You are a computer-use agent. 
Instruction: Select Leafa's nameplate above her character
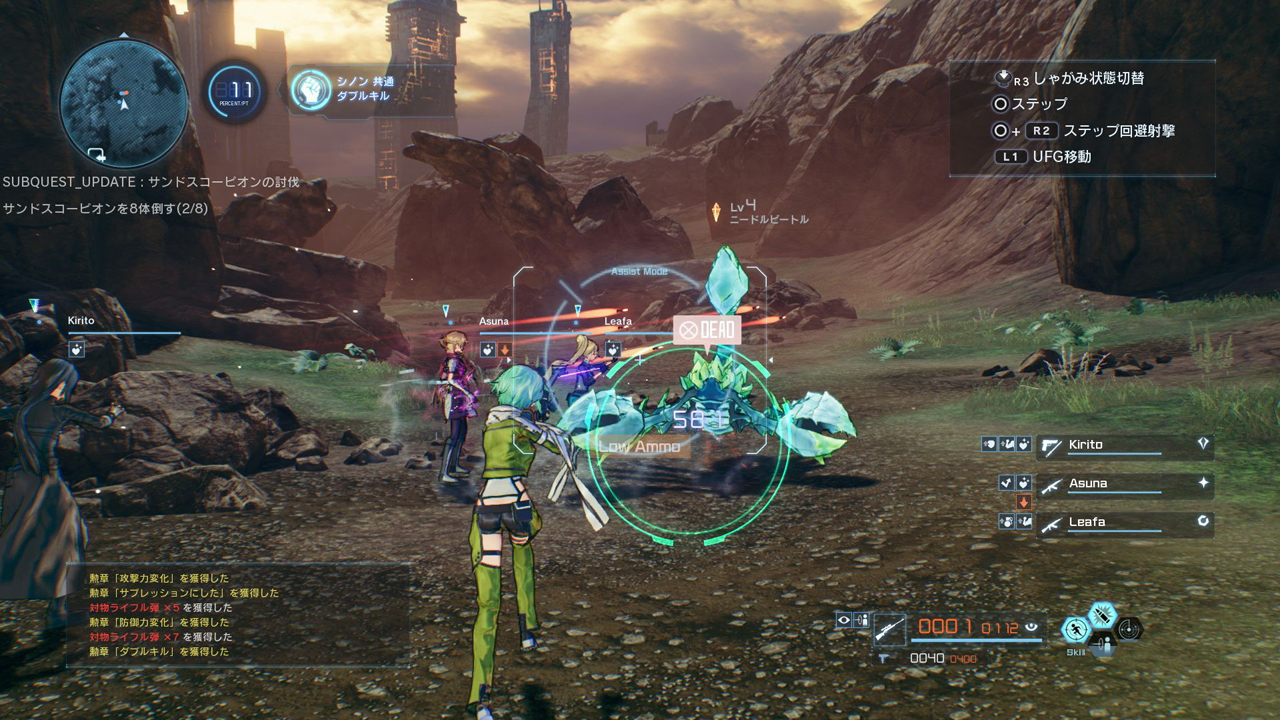click(618, 321)
